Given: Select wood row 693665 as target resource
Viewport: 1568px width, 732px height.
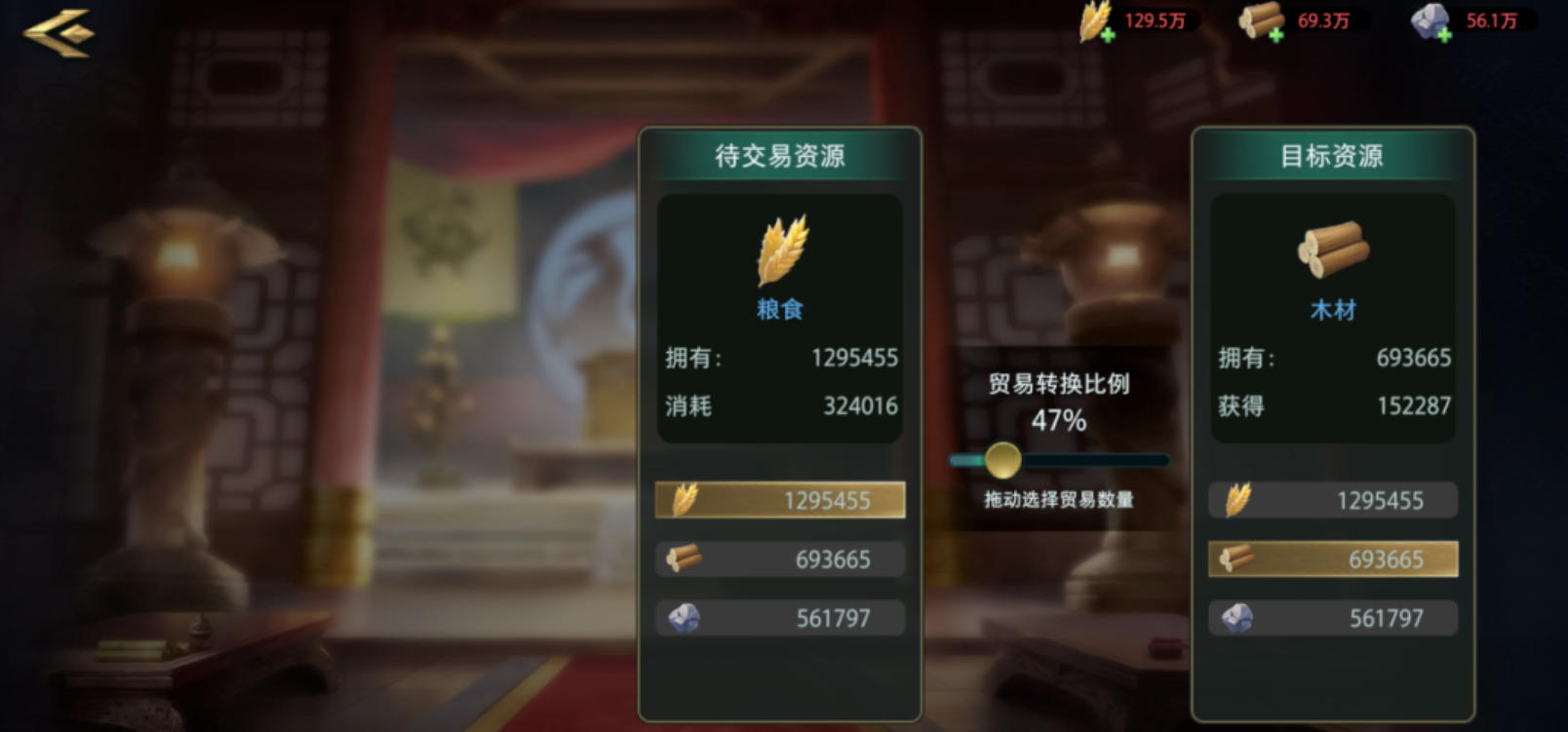Looking at the screenshot, I should [x=1333, y=559].
